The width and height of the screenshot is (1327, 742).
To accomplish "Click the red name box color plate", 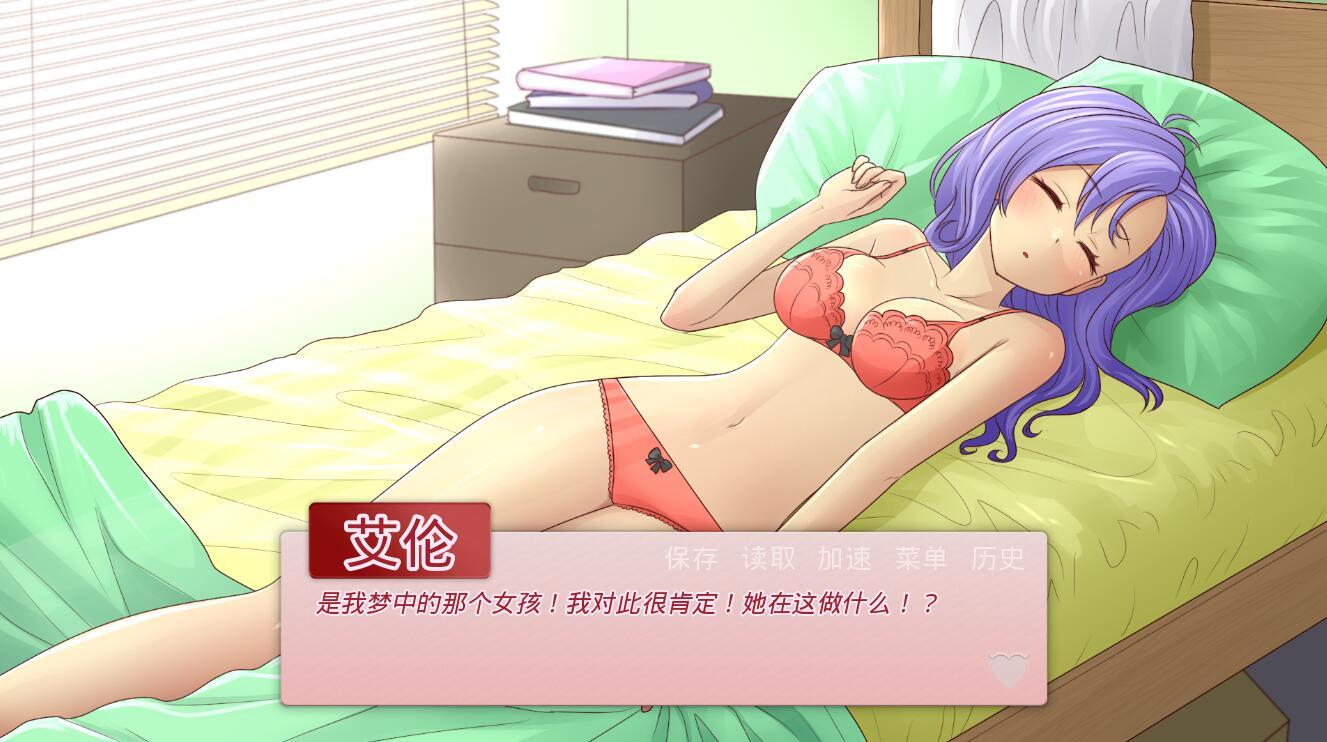I will coord(398,540).
